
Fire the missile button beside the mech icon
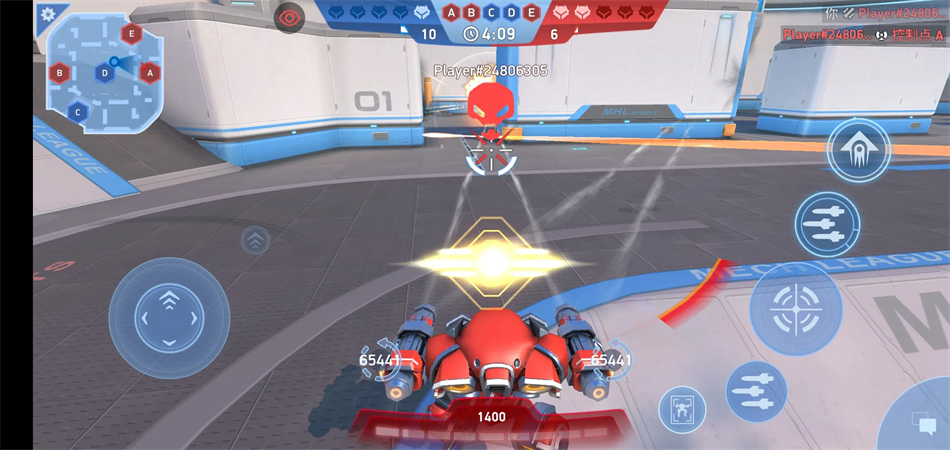pos(755,391)
